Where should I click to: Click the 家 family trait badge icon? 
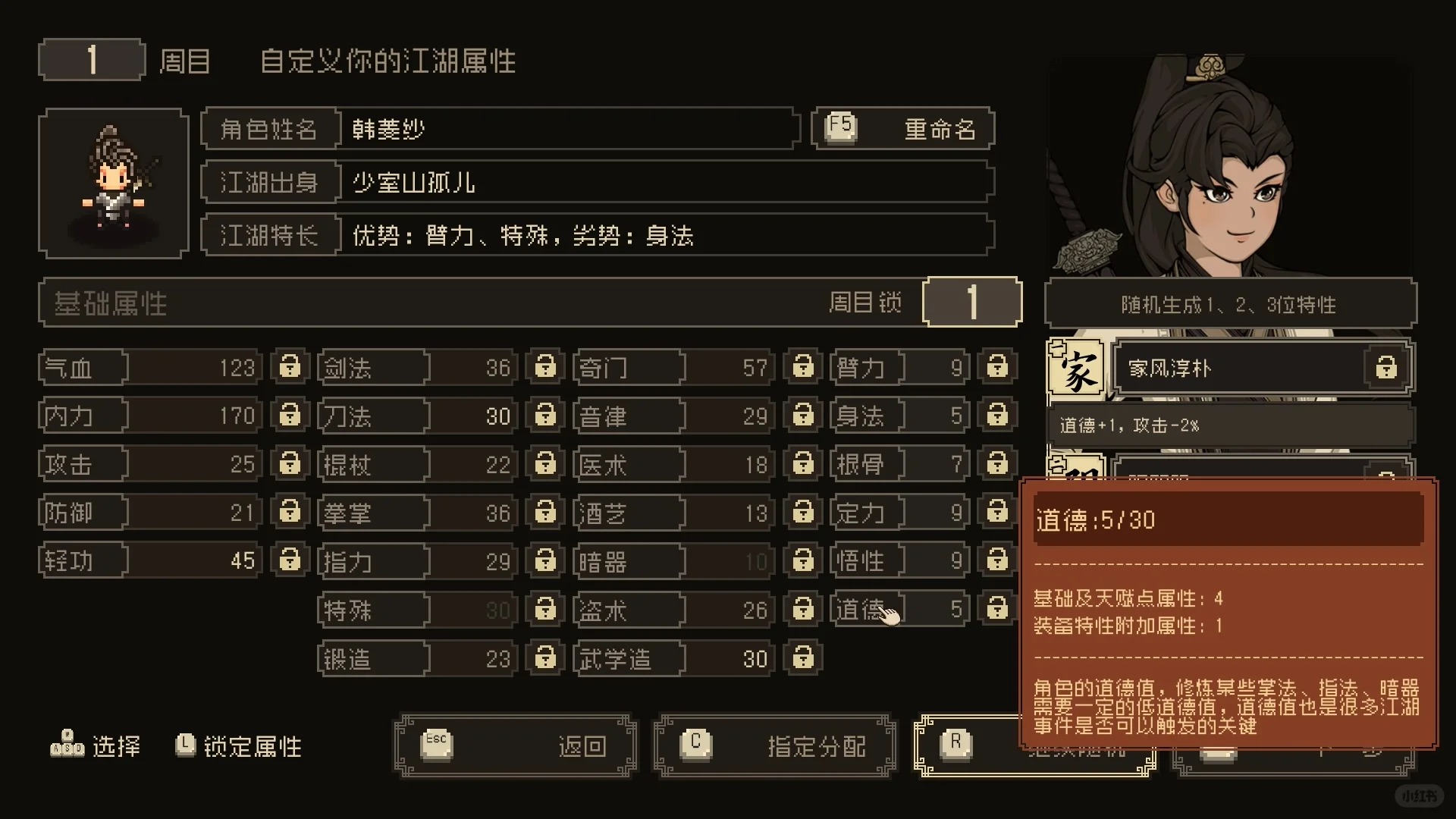click(1077, 369)
